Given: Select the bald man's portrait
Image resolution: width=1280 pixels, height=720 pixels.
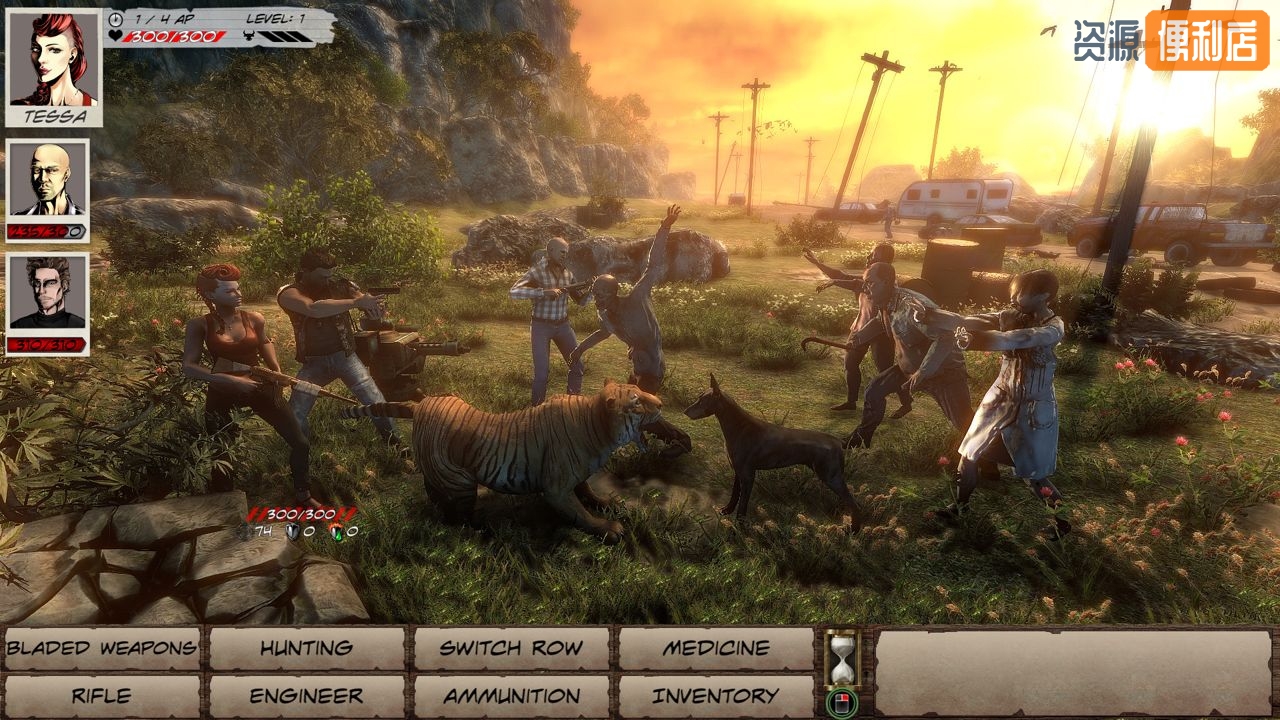Looking at the screenshot, I should click(48, 182).
